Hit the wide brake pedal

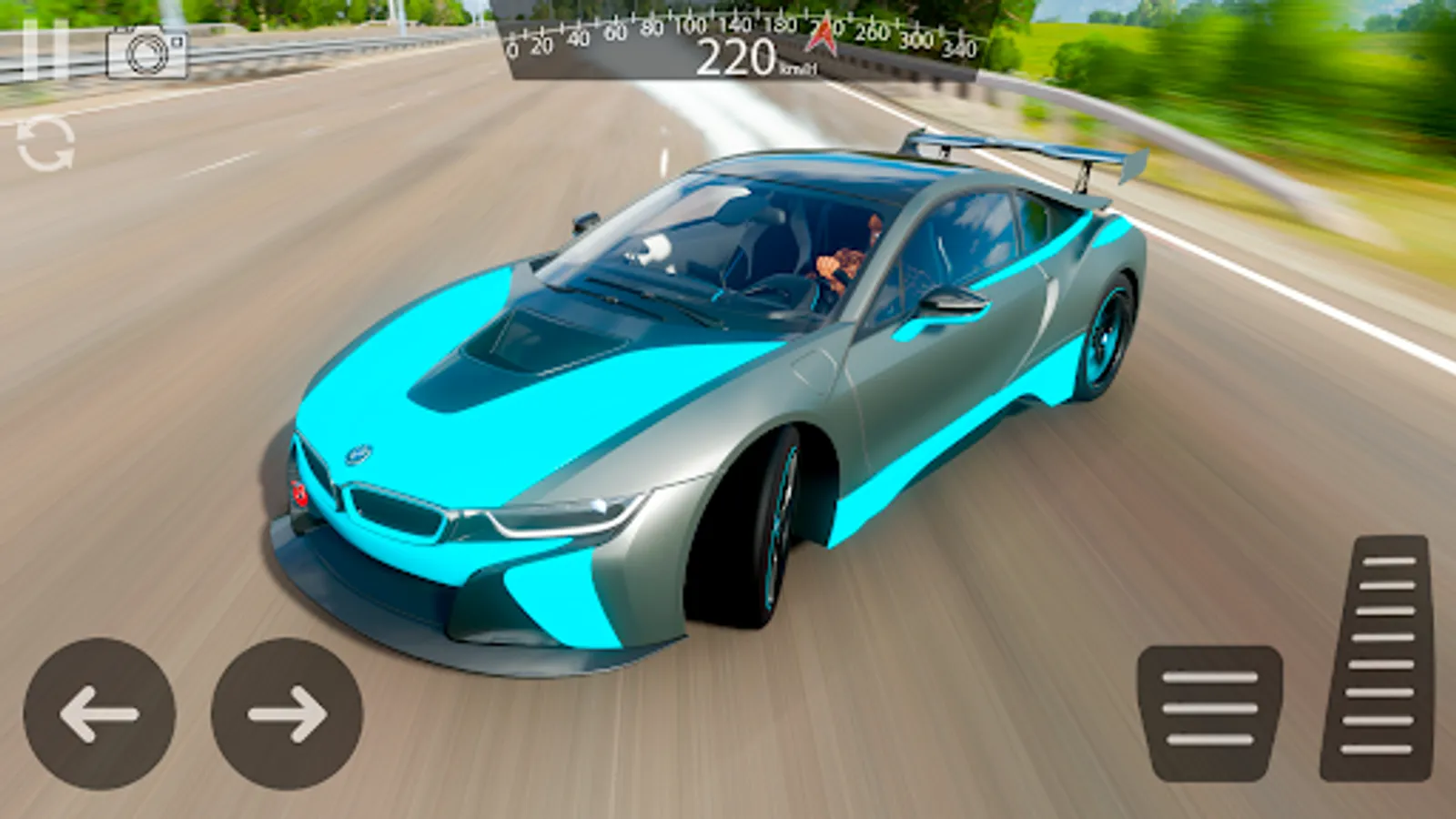click(x=1209, y=712)
